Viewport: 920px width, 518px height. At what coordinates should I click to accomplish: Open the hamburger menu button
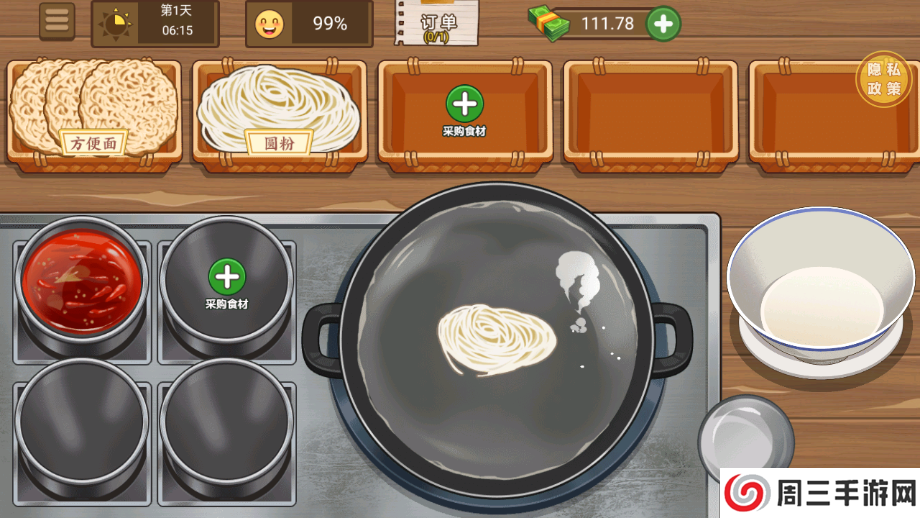(x=57, y=21)
